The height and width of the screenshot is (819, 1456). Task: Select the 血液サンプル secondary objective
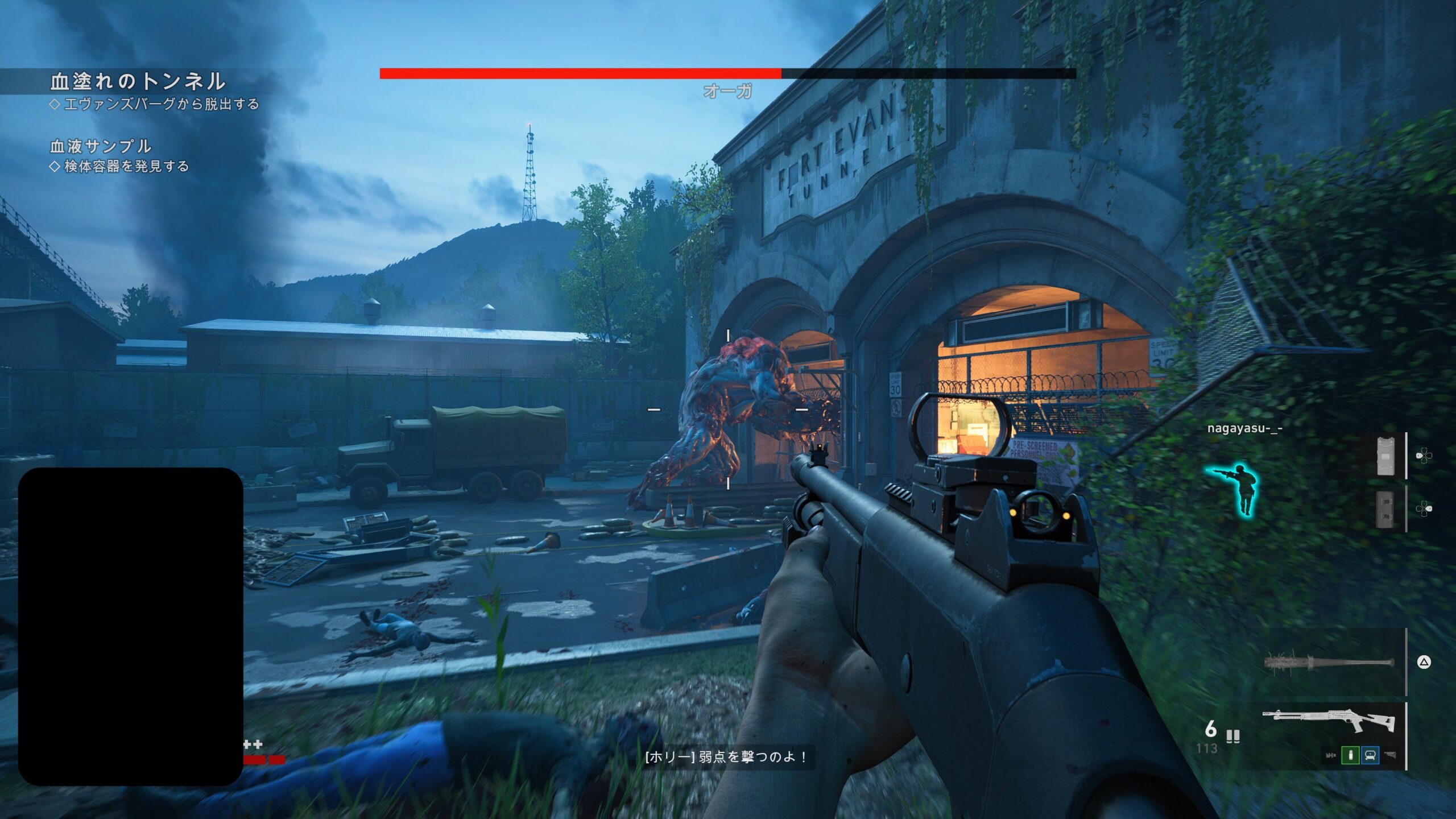pos(101,146)
